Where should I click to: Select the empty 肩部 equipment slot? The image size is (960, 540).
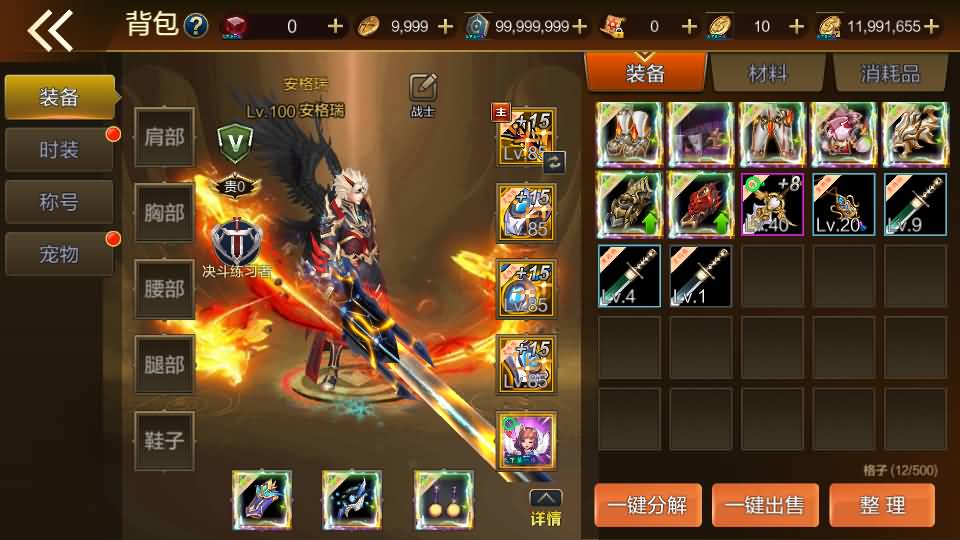pyautogui.click(x=164, y=137)
